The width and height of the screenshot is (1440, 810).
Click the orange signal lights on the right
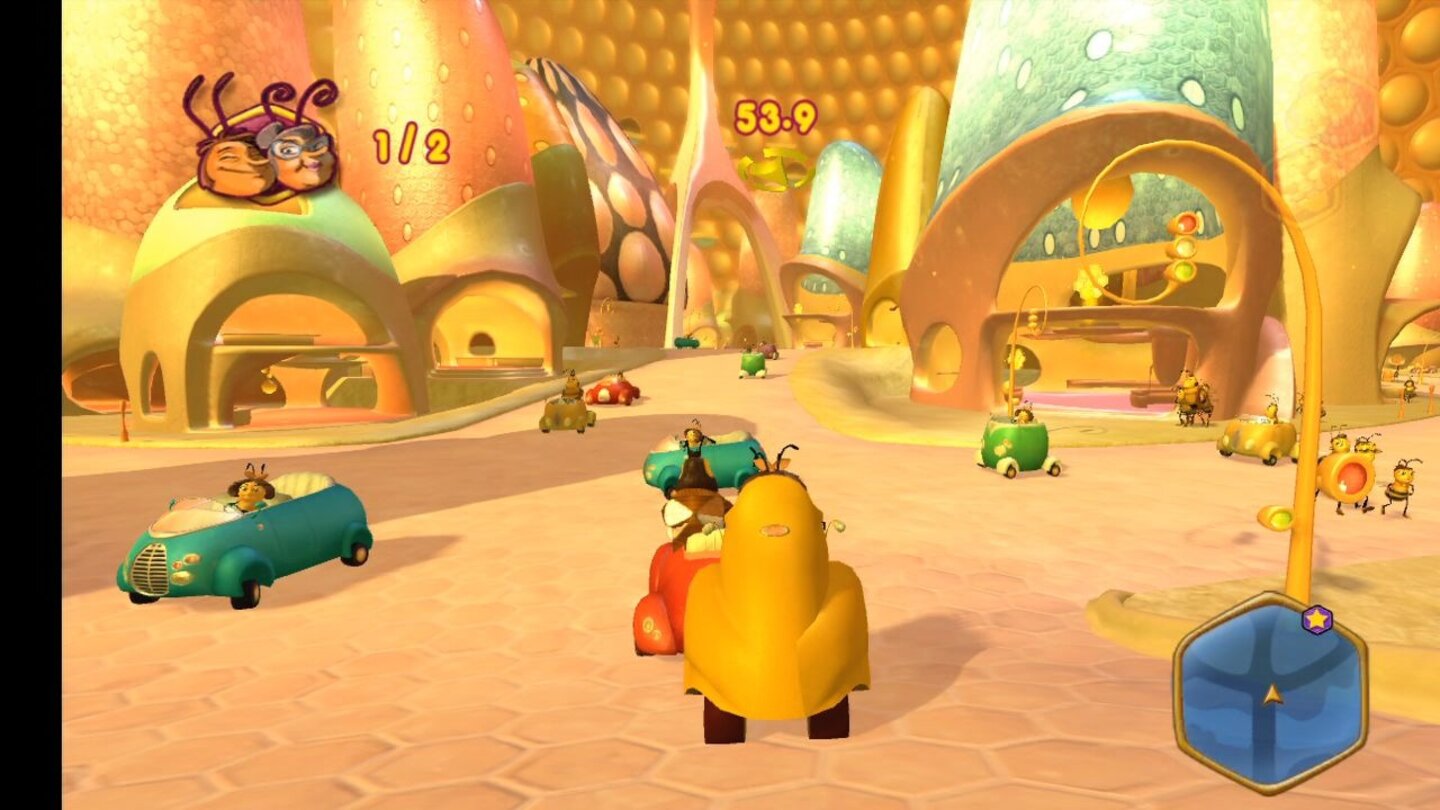tap(1184, 222)
